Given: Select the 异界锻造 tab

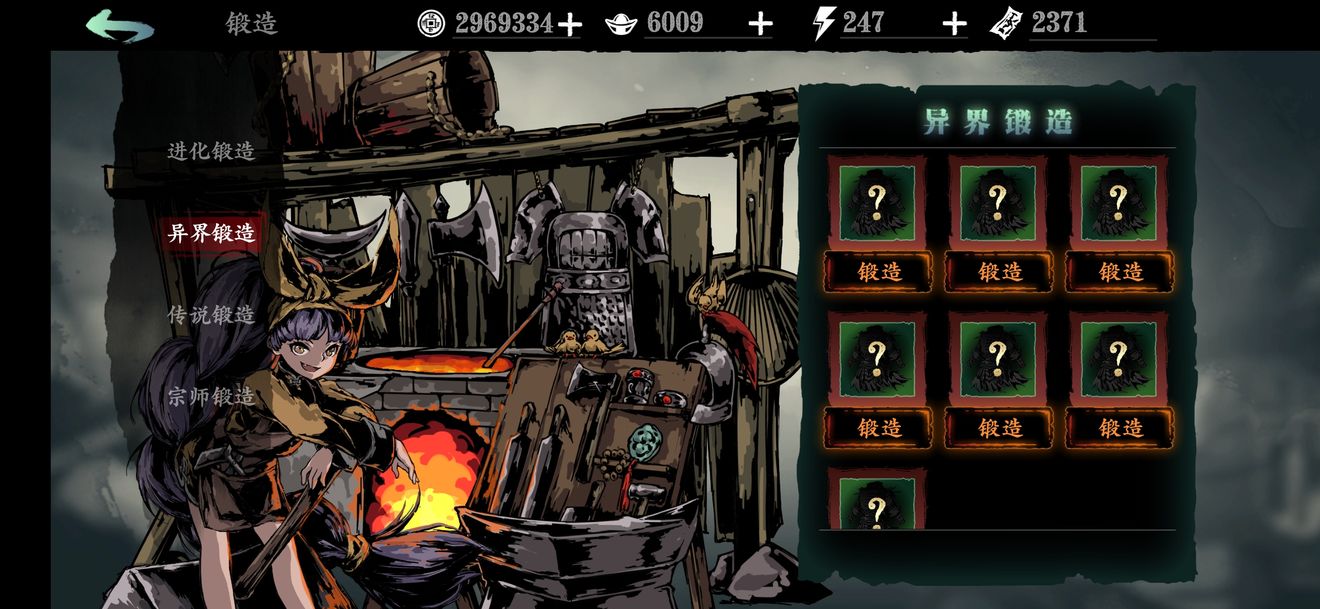Looking at the screenshot, I should pyautogui.click(x=211, y=233).
